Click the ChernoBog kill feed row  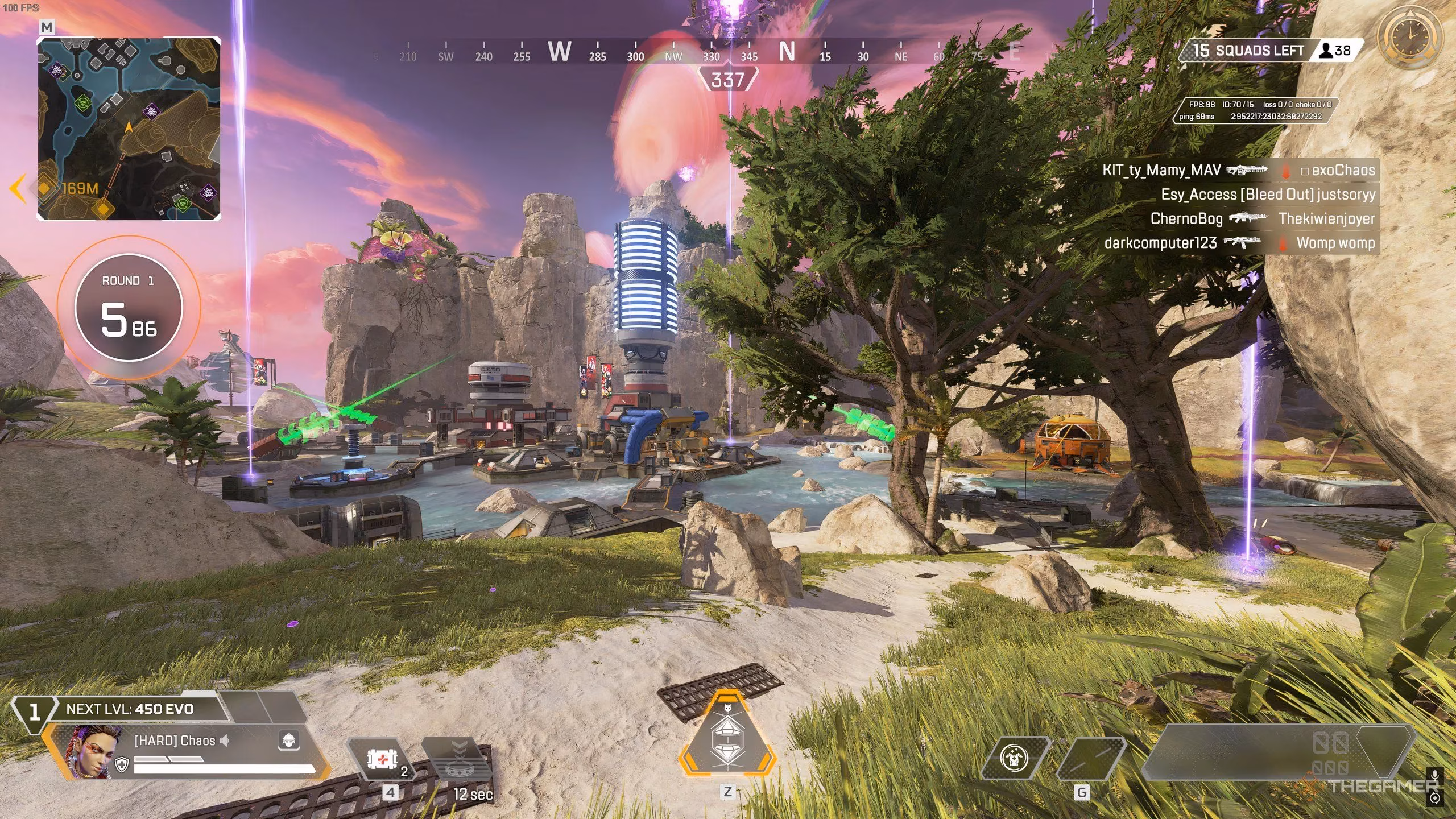click(x=1261, y=218)
